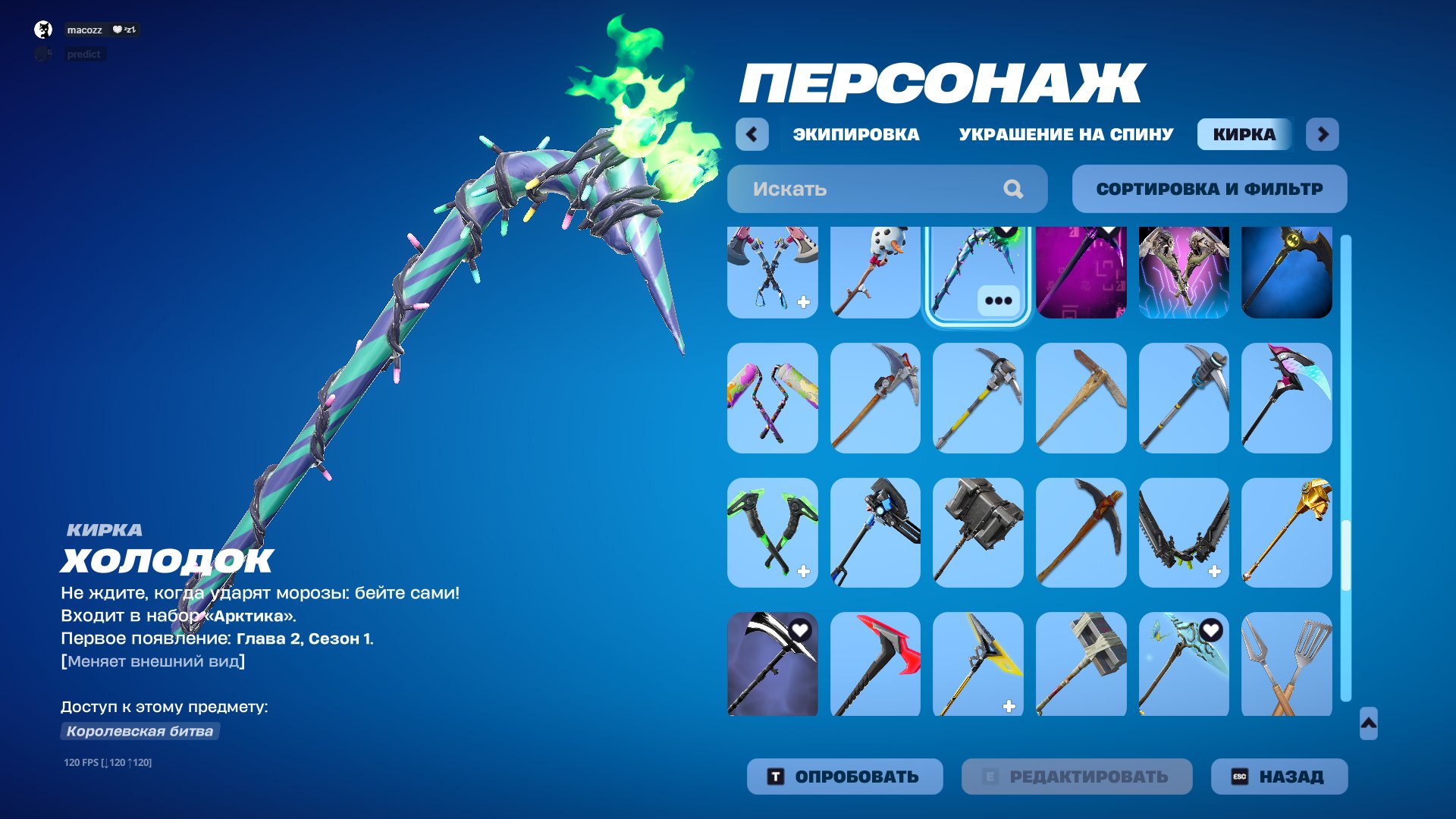Image resolution: width=1456 pixels, height=819 pixels.
Task: Select the plain wooden pickaxe
Action: [x=1081, y=398]
